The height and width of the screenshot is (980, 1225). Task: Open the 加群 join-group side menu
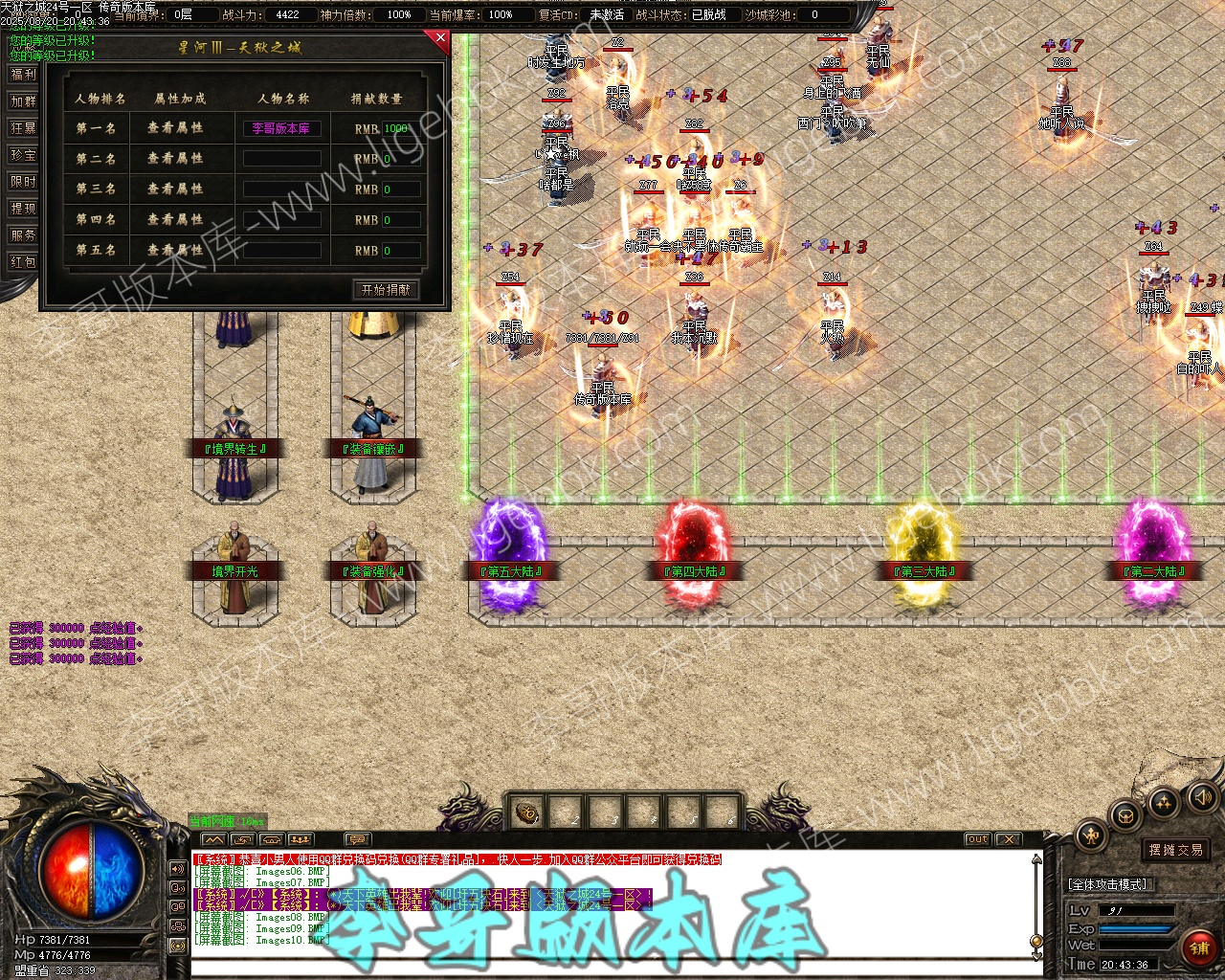tap(22, 101)
